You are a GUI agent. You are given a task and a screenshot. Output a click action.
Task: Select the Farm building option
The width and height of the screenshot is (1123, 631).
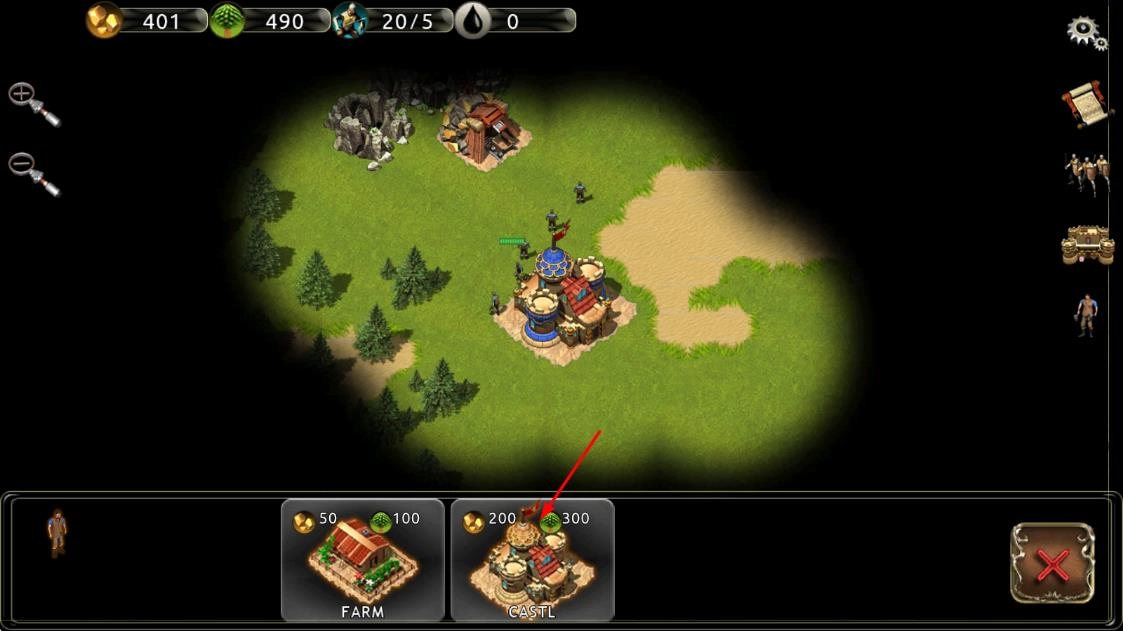(362, 560)
